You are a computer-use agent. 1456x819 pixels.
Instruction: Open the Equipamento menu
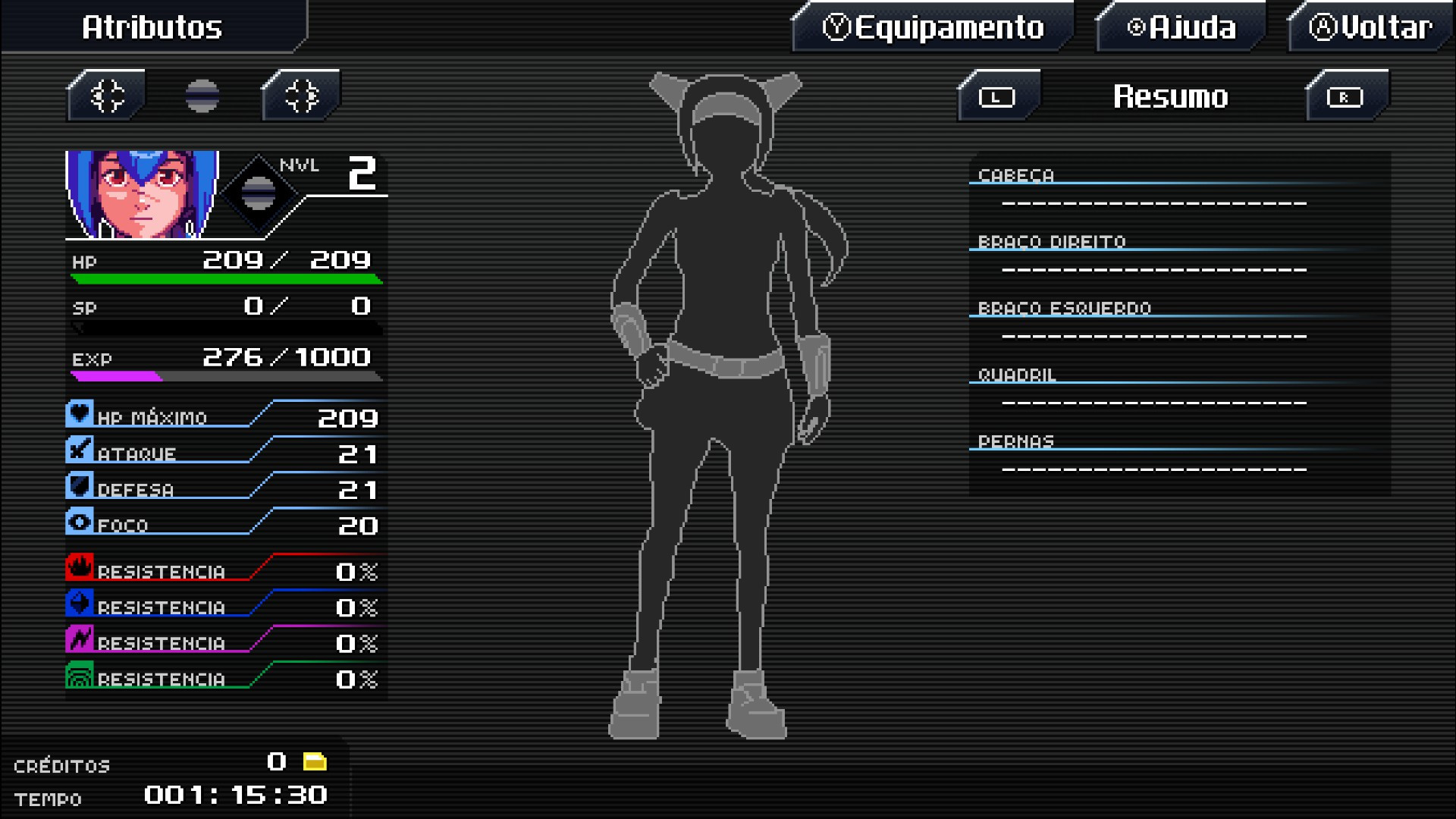pos(933,28)
